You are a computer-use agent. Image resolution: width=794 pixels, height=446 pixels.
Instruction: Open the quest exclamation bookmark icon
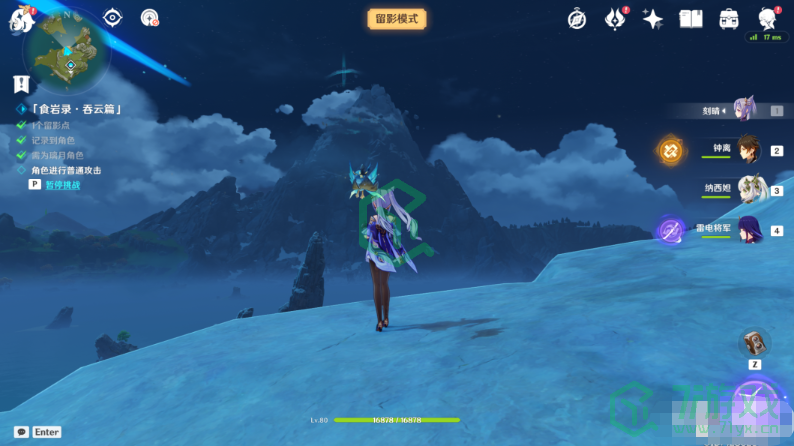[x=21, y=84]
